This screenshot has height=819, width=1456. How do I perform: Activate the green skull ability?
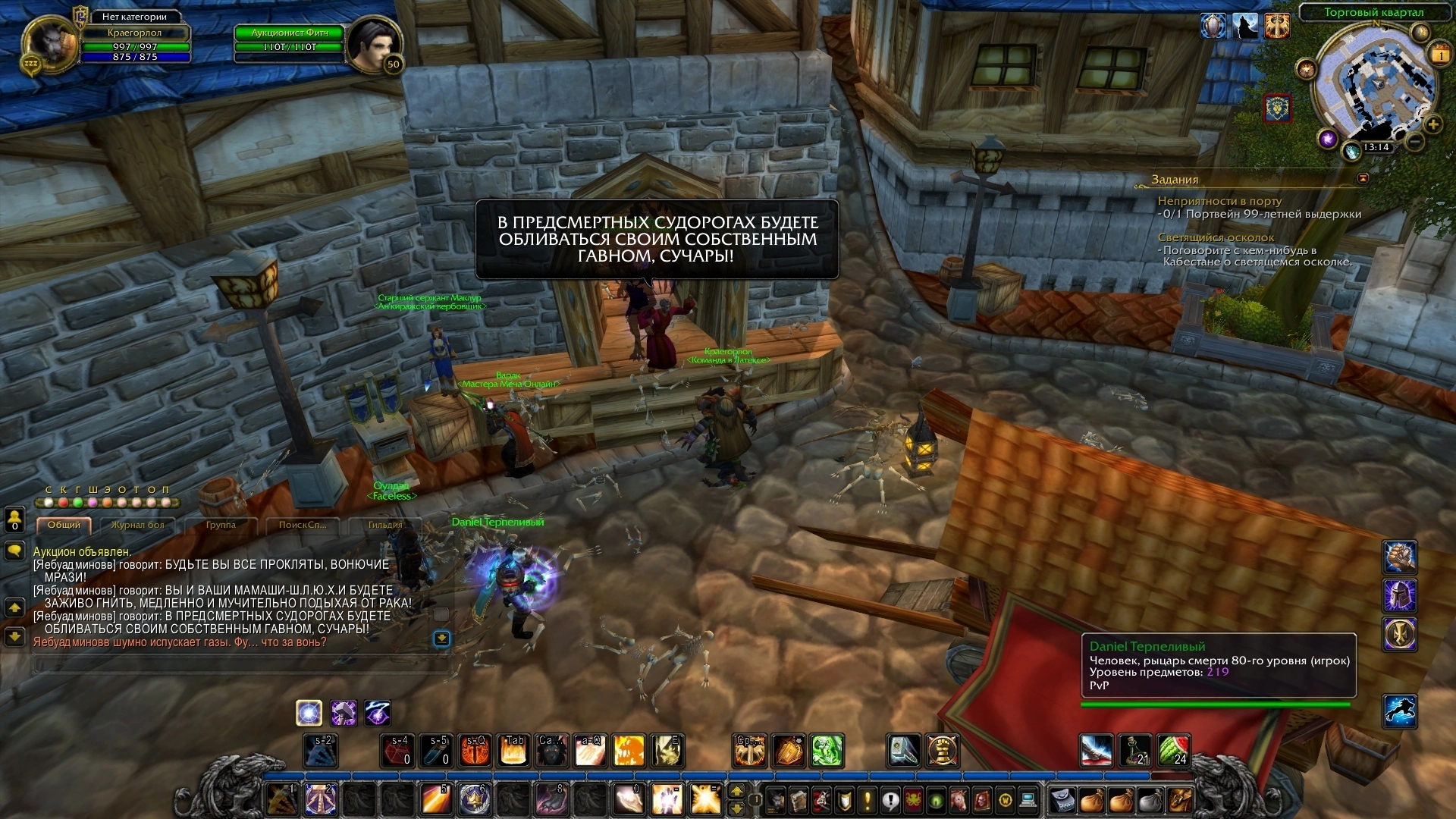coord(827,750)
